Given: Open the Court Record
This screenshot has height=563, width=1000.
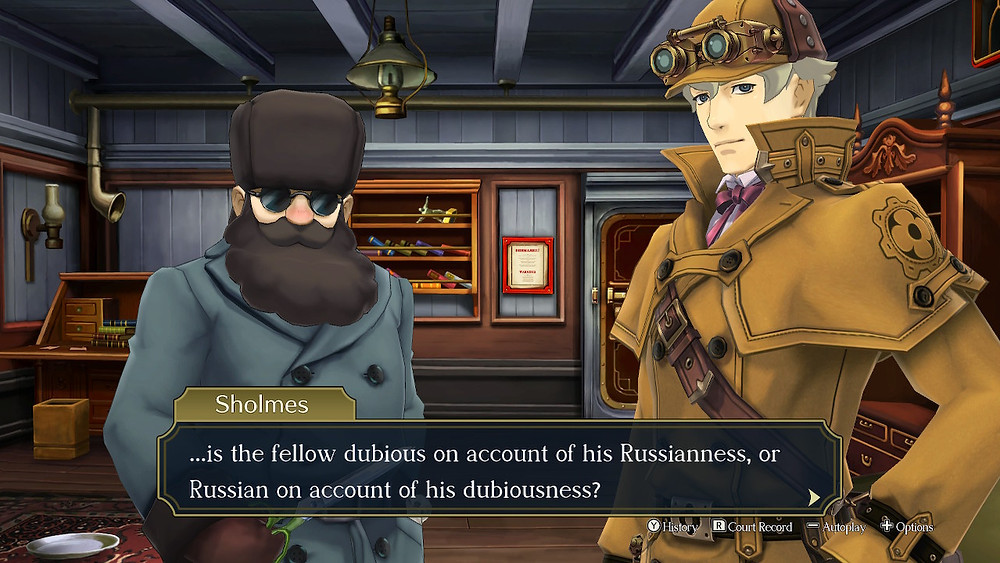Looking at the screenshot, I should [752, 526].
